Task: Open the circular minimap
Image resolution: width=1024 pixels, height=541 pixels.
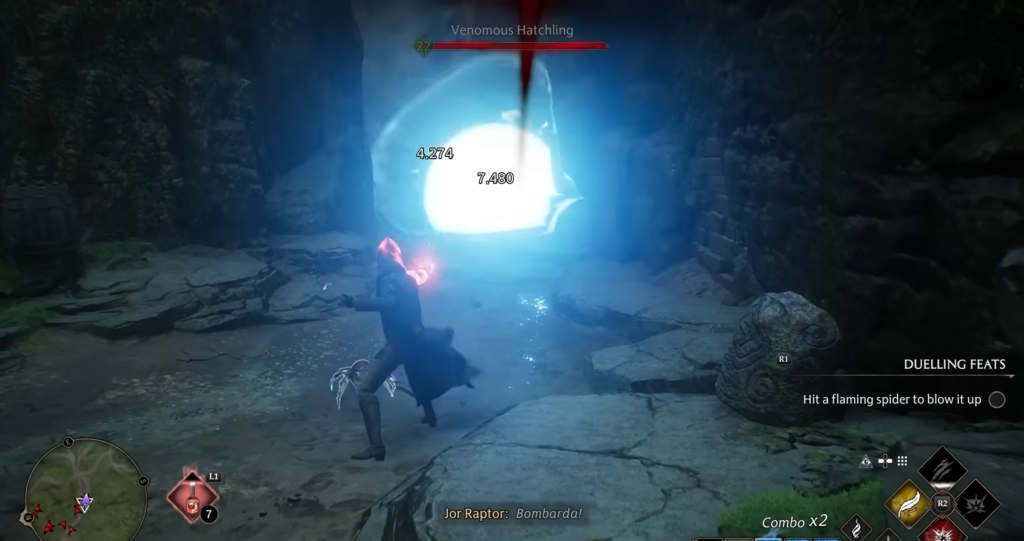Action: click(84, 492)
